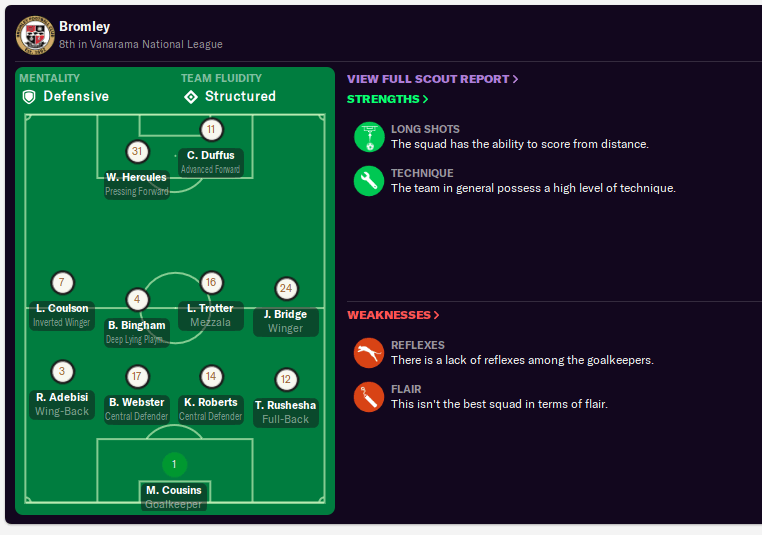Pick deep lying playmaker B. Bingham
Image resolution: width=762 pixels, height=535 pixels.
tap(137, 325)
